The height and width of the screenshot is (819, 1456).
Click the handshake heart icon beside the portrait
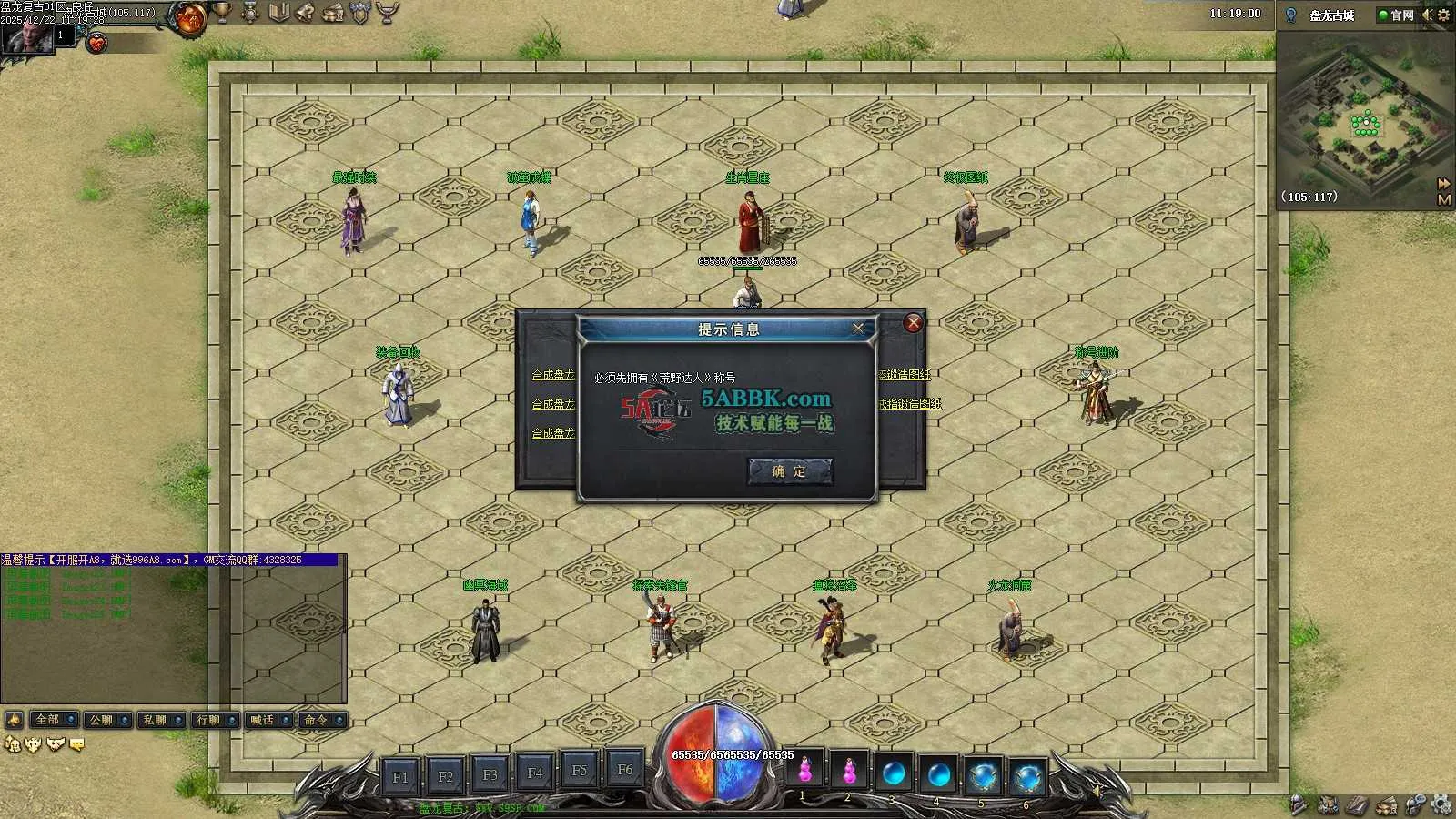[96, 42]
